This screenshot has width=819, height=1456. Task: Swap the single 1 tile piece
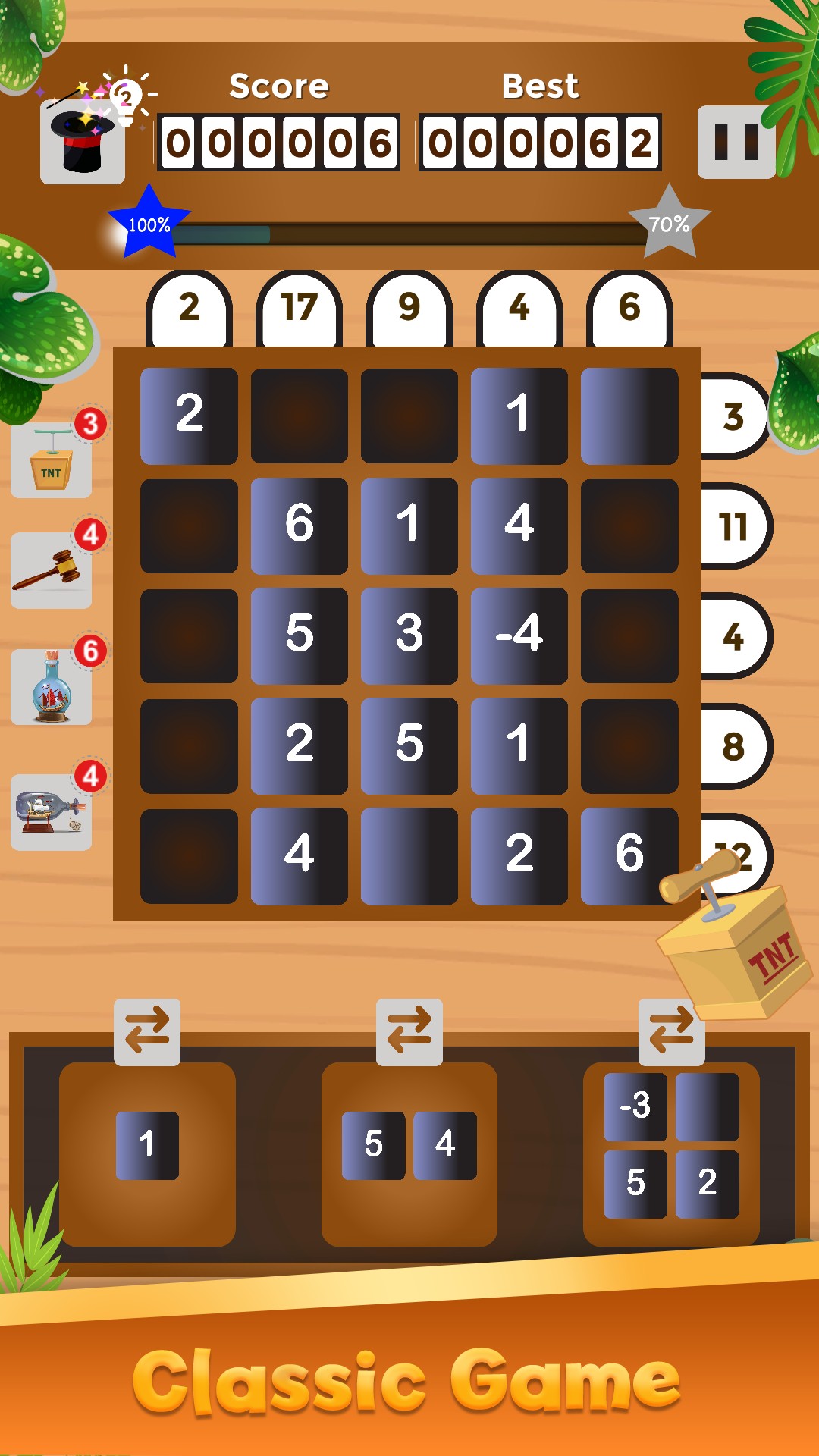pyautogui.click(x=147, y=1031)
